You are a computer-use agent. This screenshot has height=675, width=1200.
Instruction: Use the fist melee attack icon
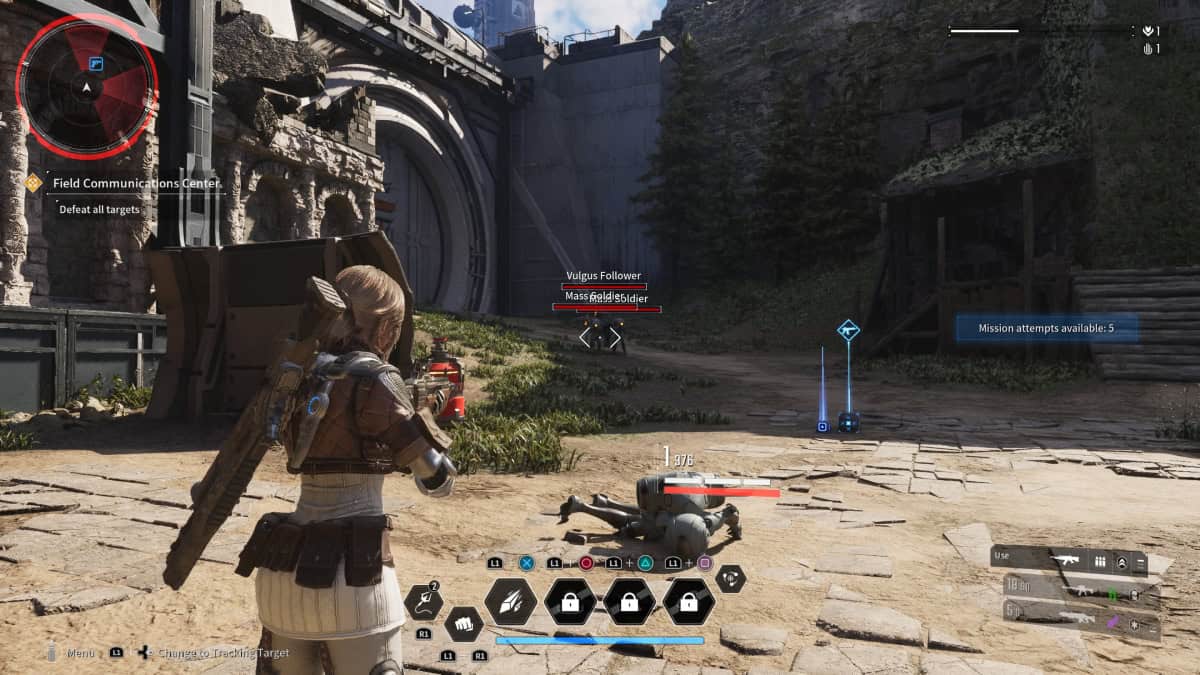[463, 624]
